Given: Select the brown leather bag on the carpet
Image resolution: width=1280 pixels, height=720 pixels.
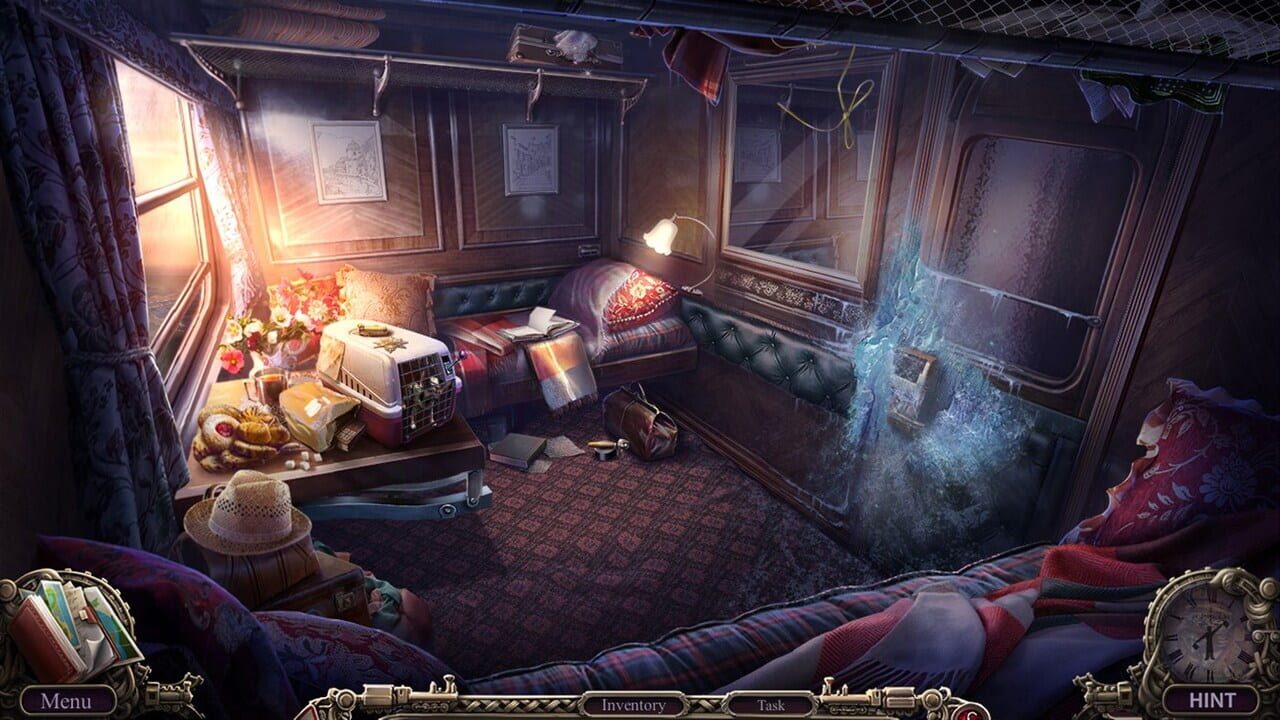Looking at the screenshot, I should tap(645, 422).
